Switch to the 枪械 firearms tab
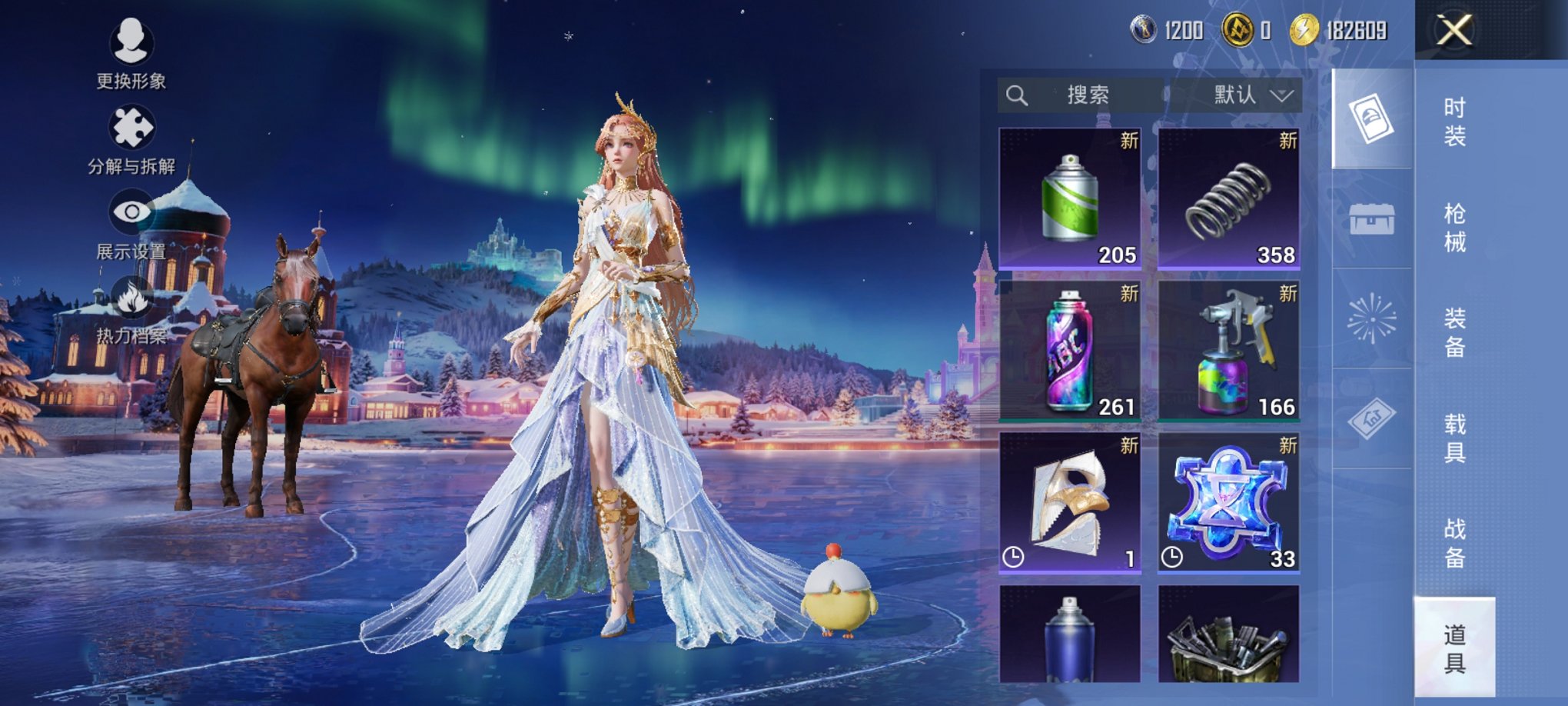 1454,228
